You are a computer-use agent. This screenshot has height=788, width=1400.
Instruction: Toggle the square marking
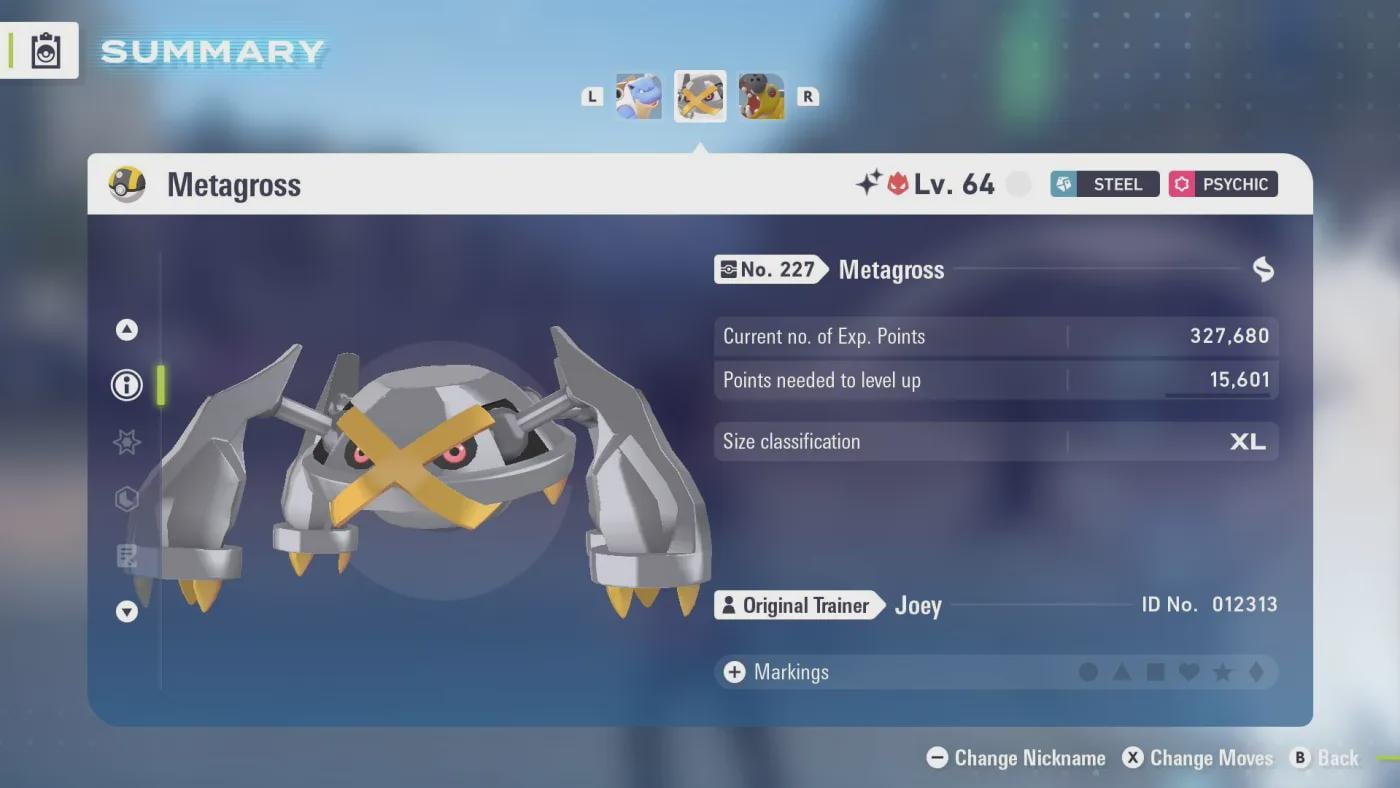point(1155,672)
